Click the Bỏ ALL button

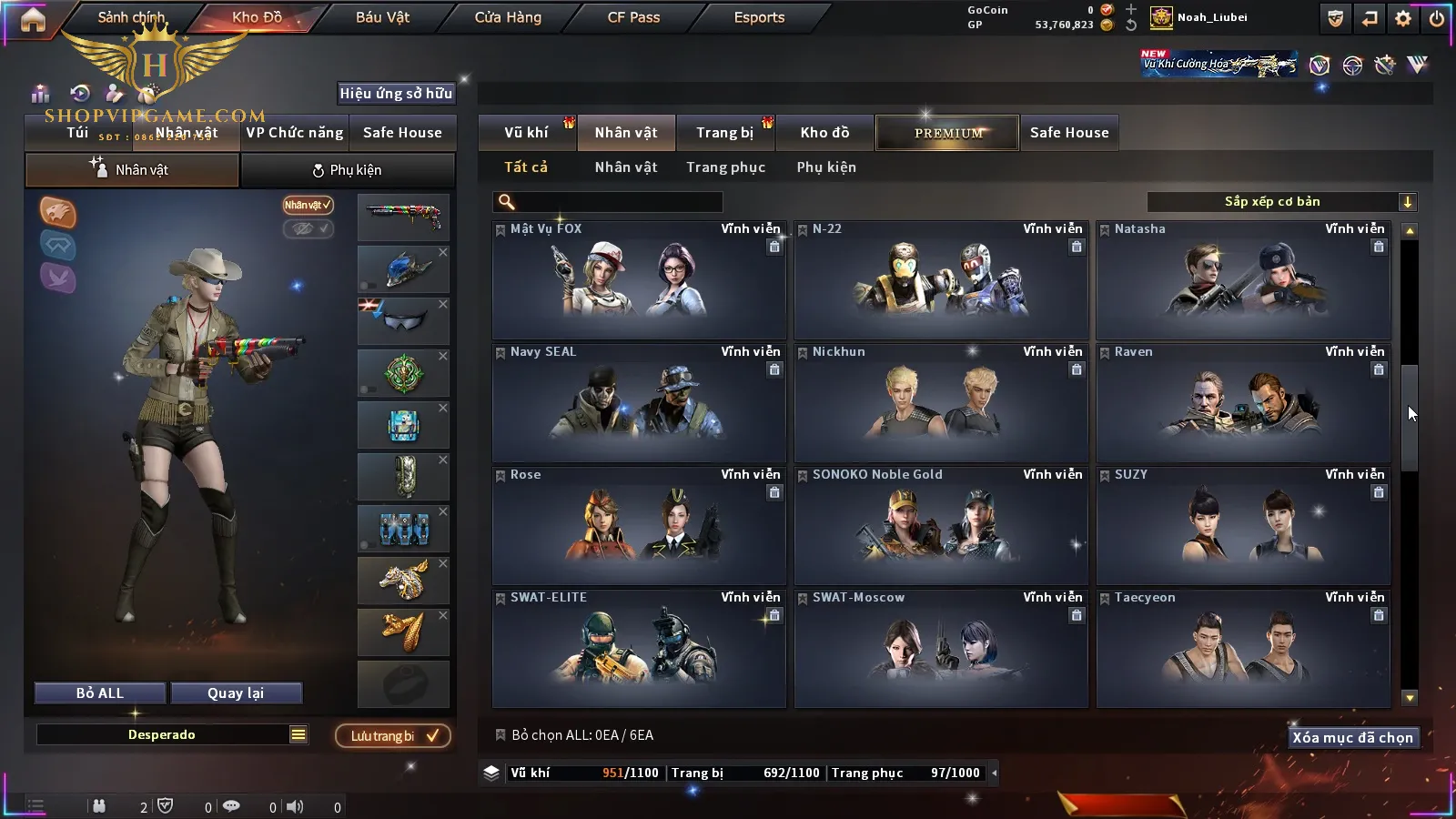[100, 693]
